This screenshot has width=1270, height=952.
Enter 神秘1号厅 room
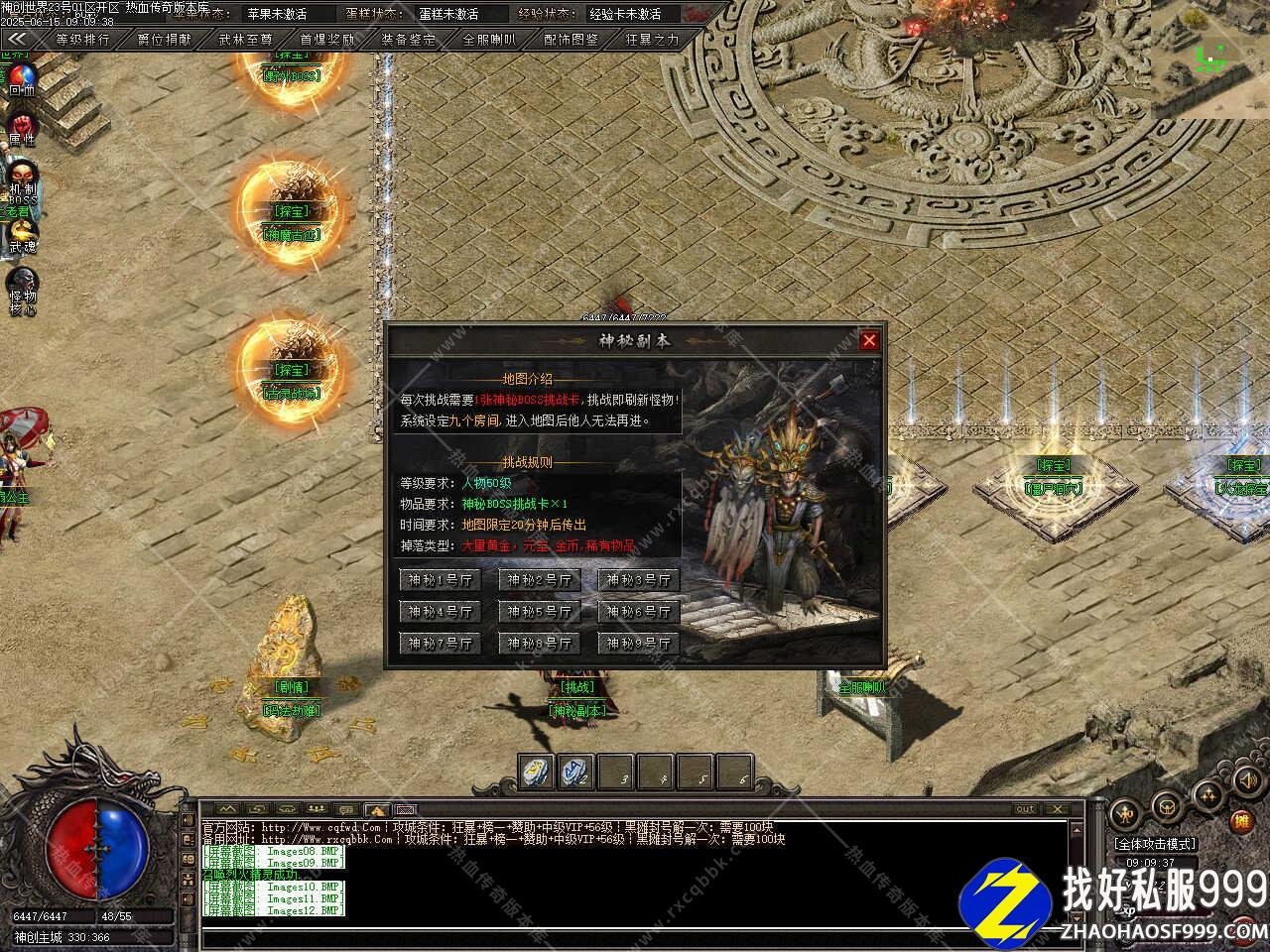(440, 580)
